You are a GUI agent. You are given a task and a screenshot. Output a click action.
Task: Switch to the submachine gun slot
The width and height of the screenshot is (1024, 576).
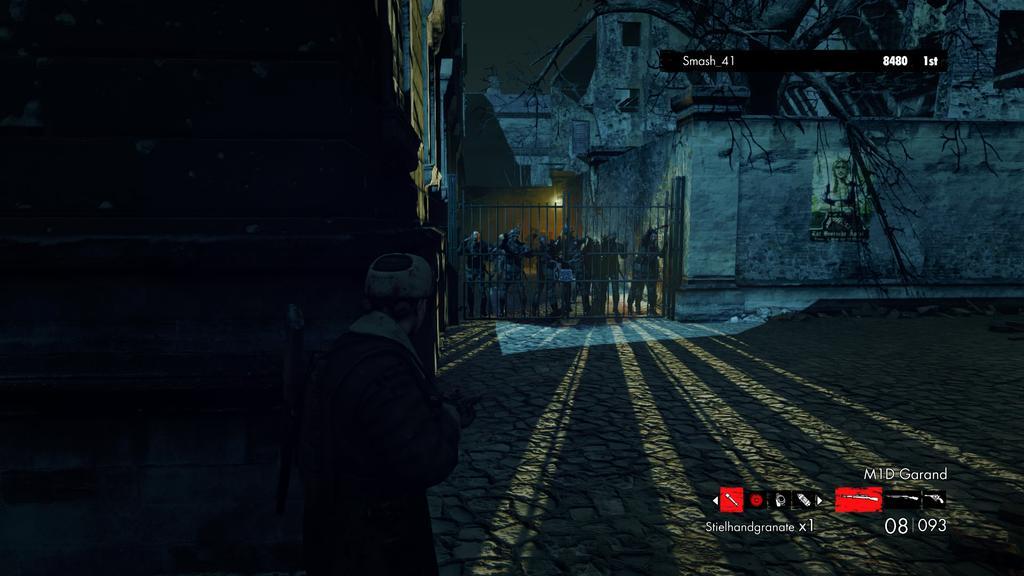[903, 498]
